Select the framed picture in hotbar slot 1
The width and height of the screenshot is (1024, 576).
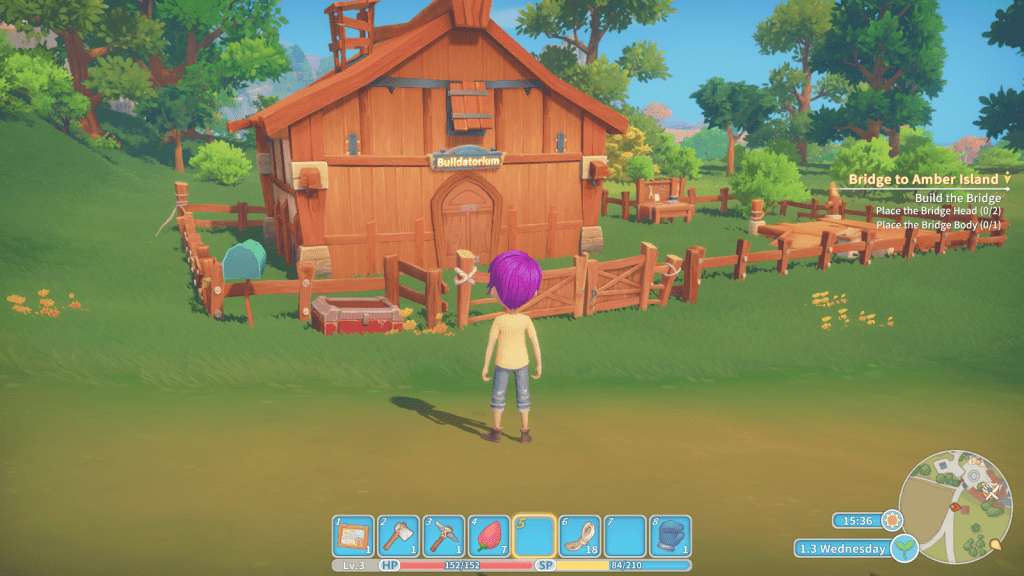pos(352,536)
